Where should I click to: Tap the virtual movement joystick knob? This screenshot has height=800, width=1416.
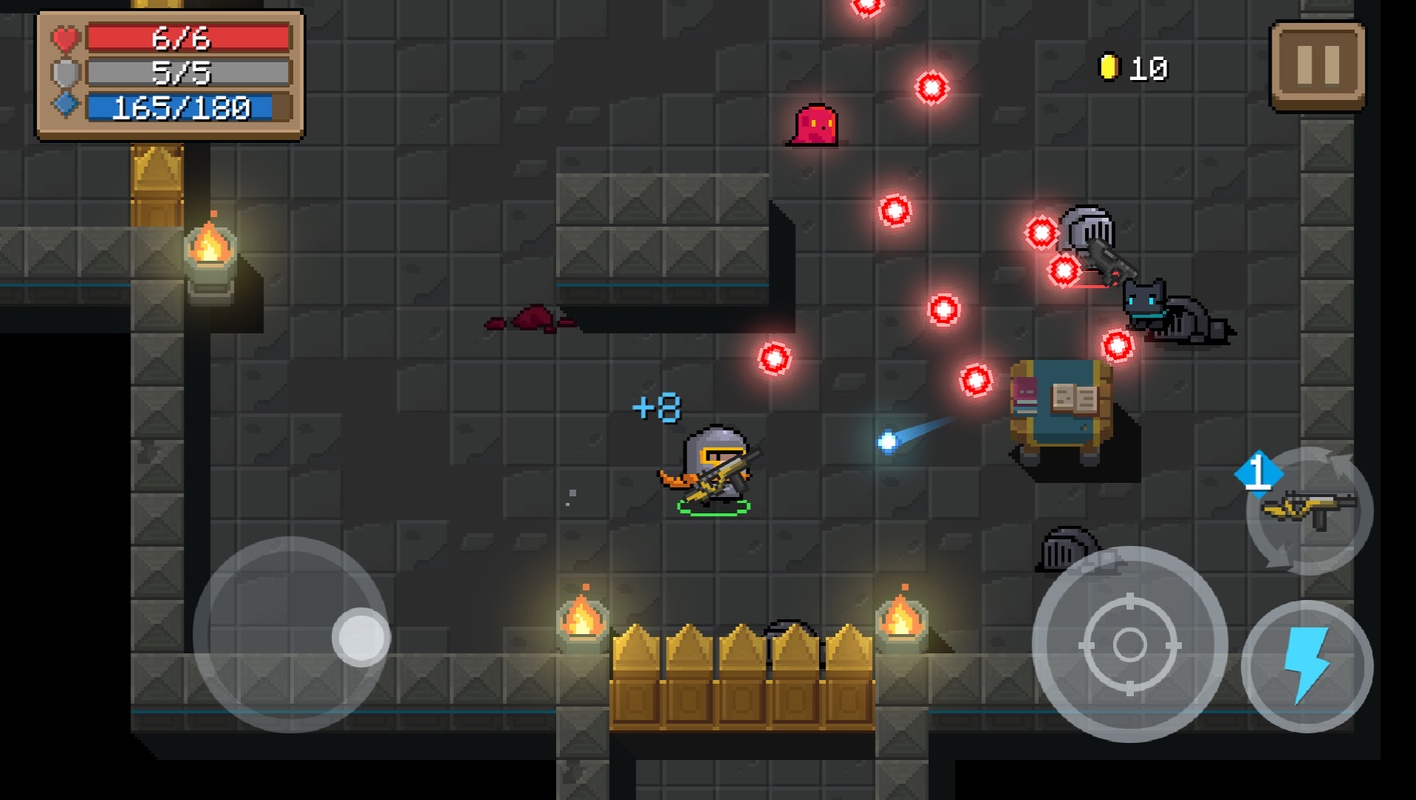pos(361,637)
